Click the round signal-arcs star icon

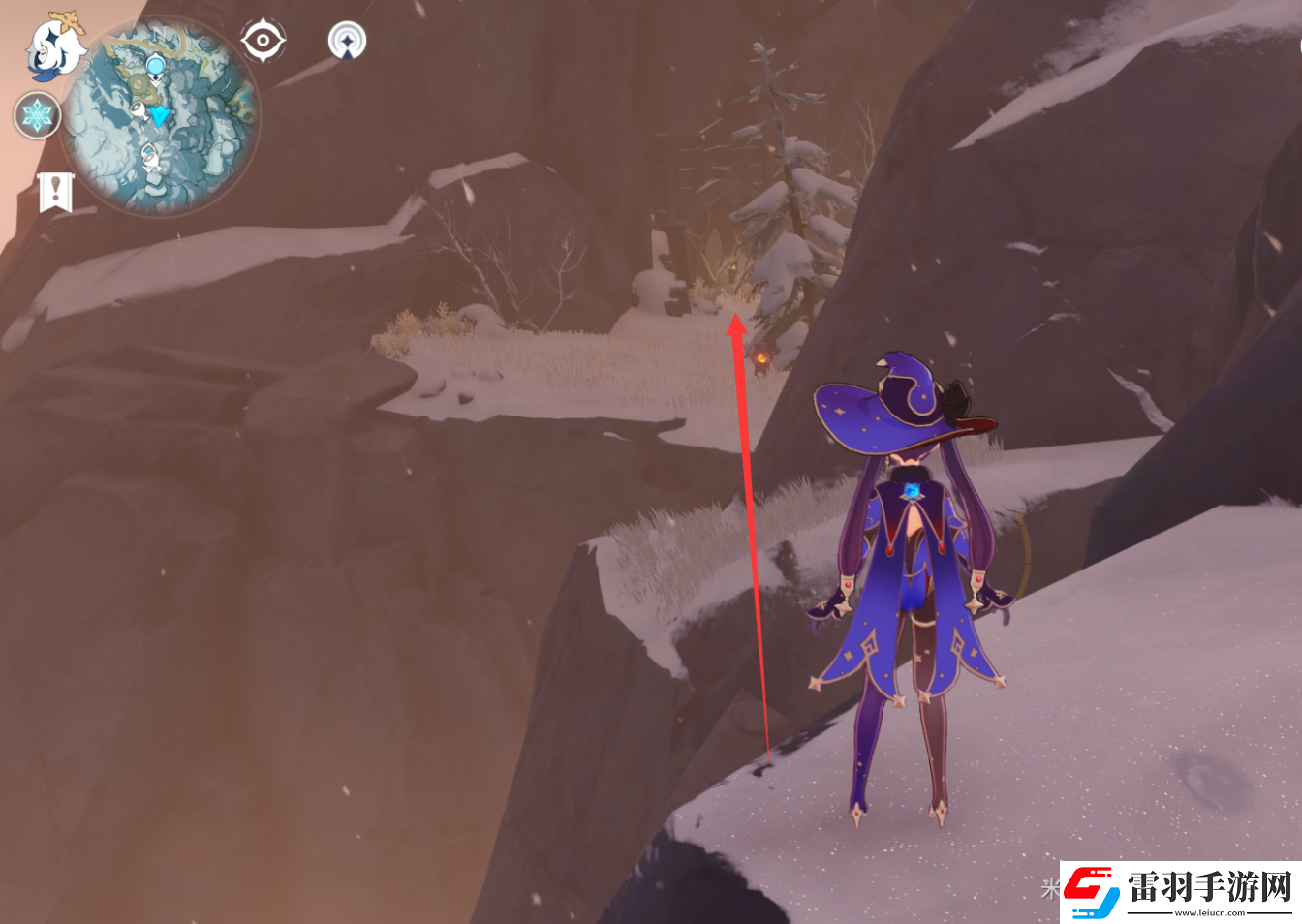[x=347, y=42]
